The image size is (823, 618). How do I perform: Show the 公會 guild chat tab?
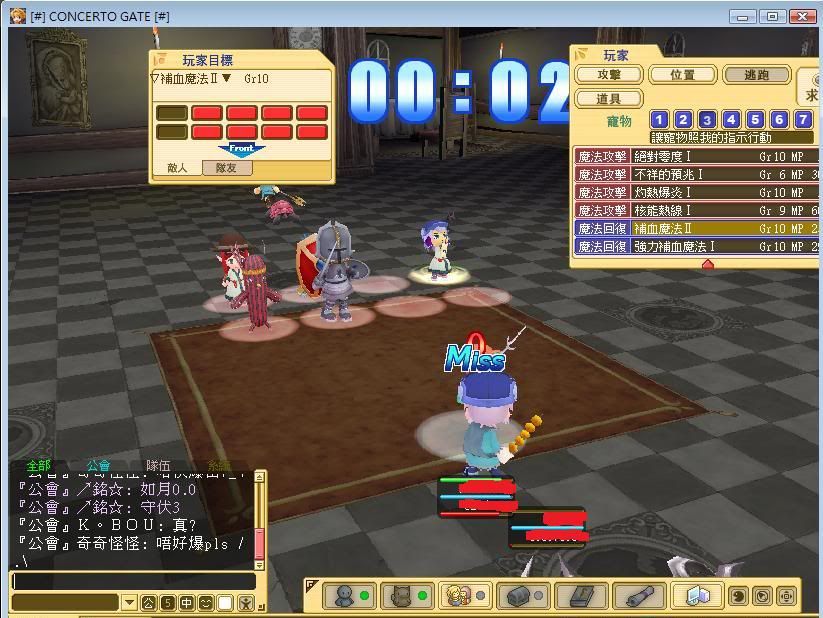click(98, 466)
